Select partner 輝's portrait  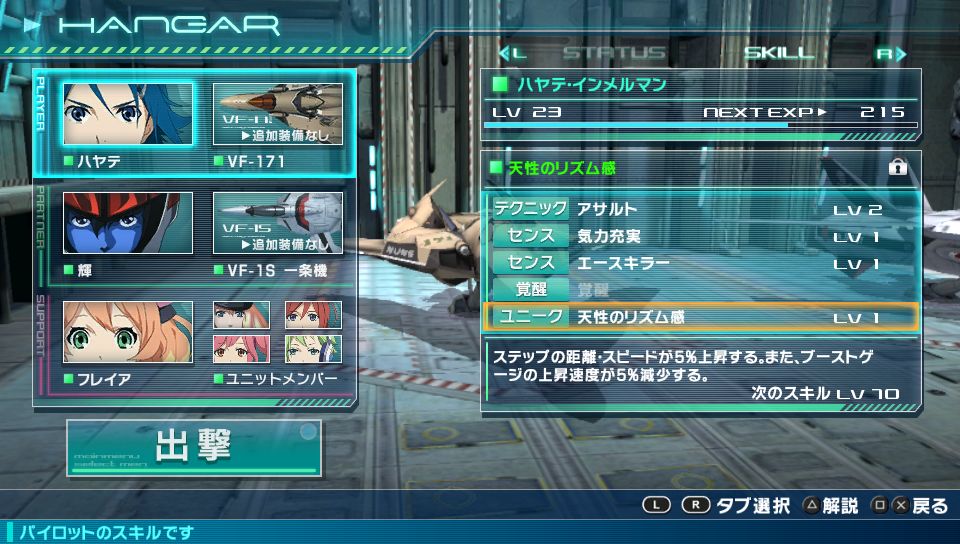tap(128, 223)
